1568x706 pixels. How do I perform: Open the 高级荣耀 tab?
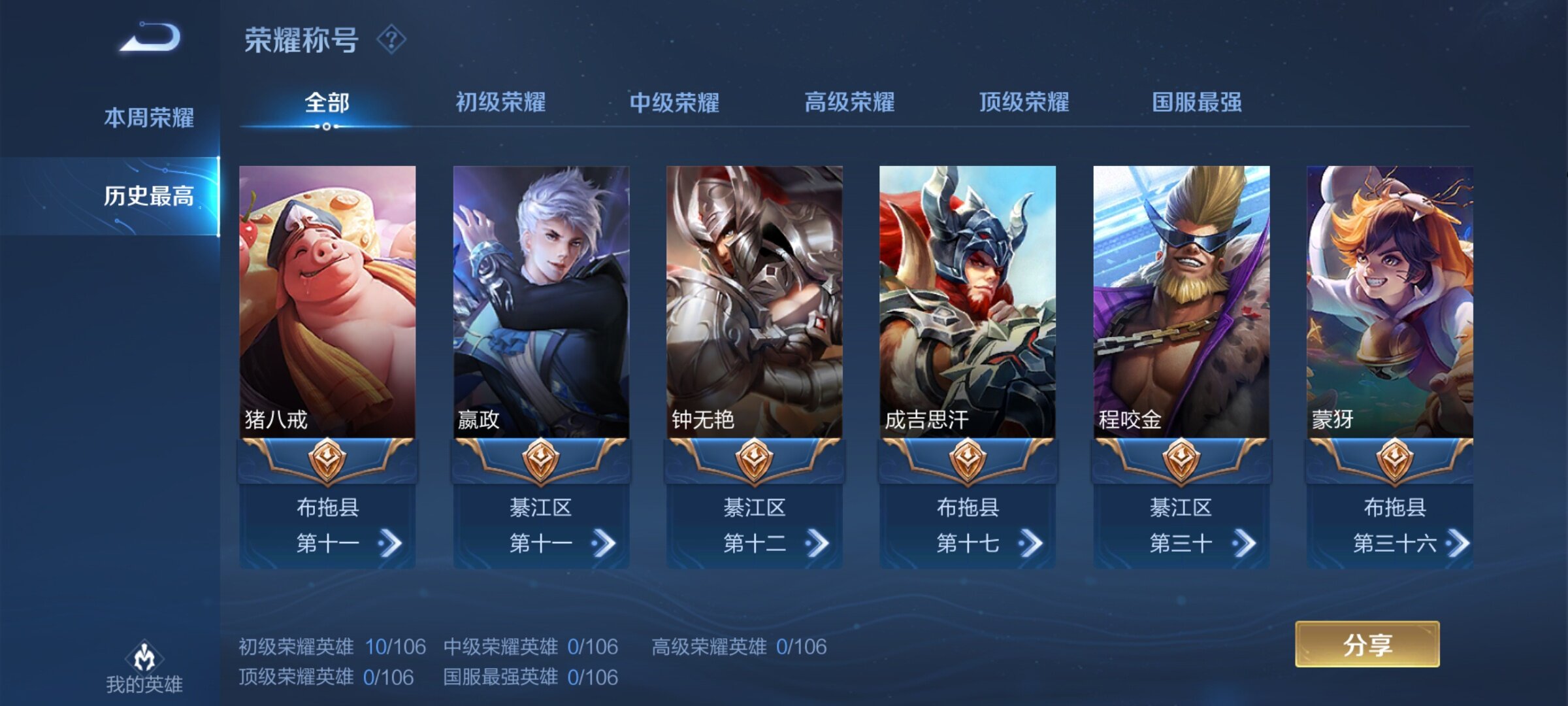click(849, 103)
